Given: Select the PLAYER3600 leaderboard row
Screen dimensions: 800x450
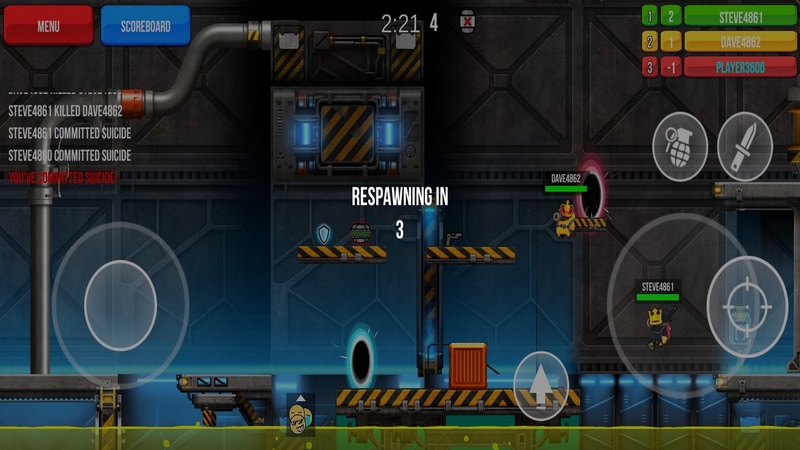Looking at the screenshot, I should click(x=740, y=68).
